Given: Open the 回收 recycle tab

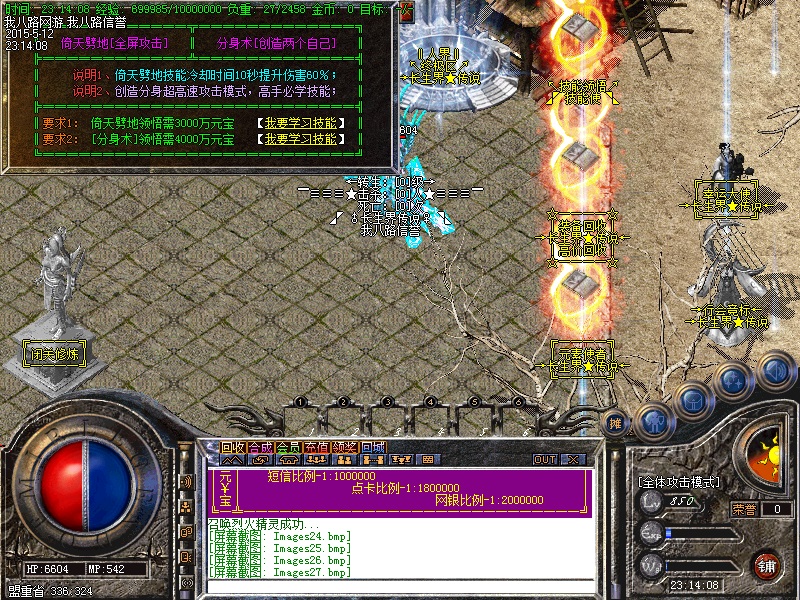Looking at the screenshot, I should coord(233,447).
